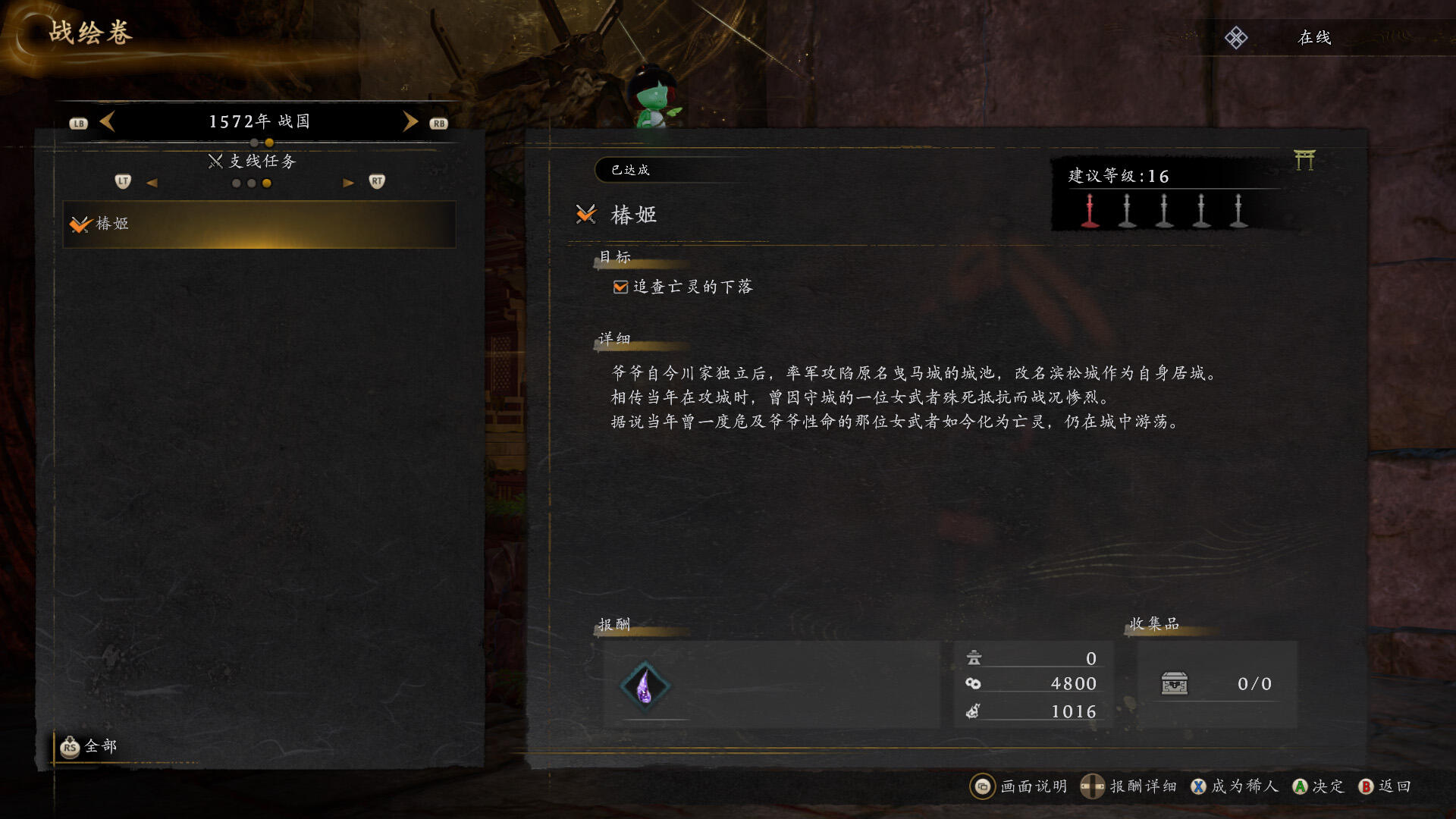Confirm with the 决定 option
The image size is (1456, 819).
point(1319,786)
